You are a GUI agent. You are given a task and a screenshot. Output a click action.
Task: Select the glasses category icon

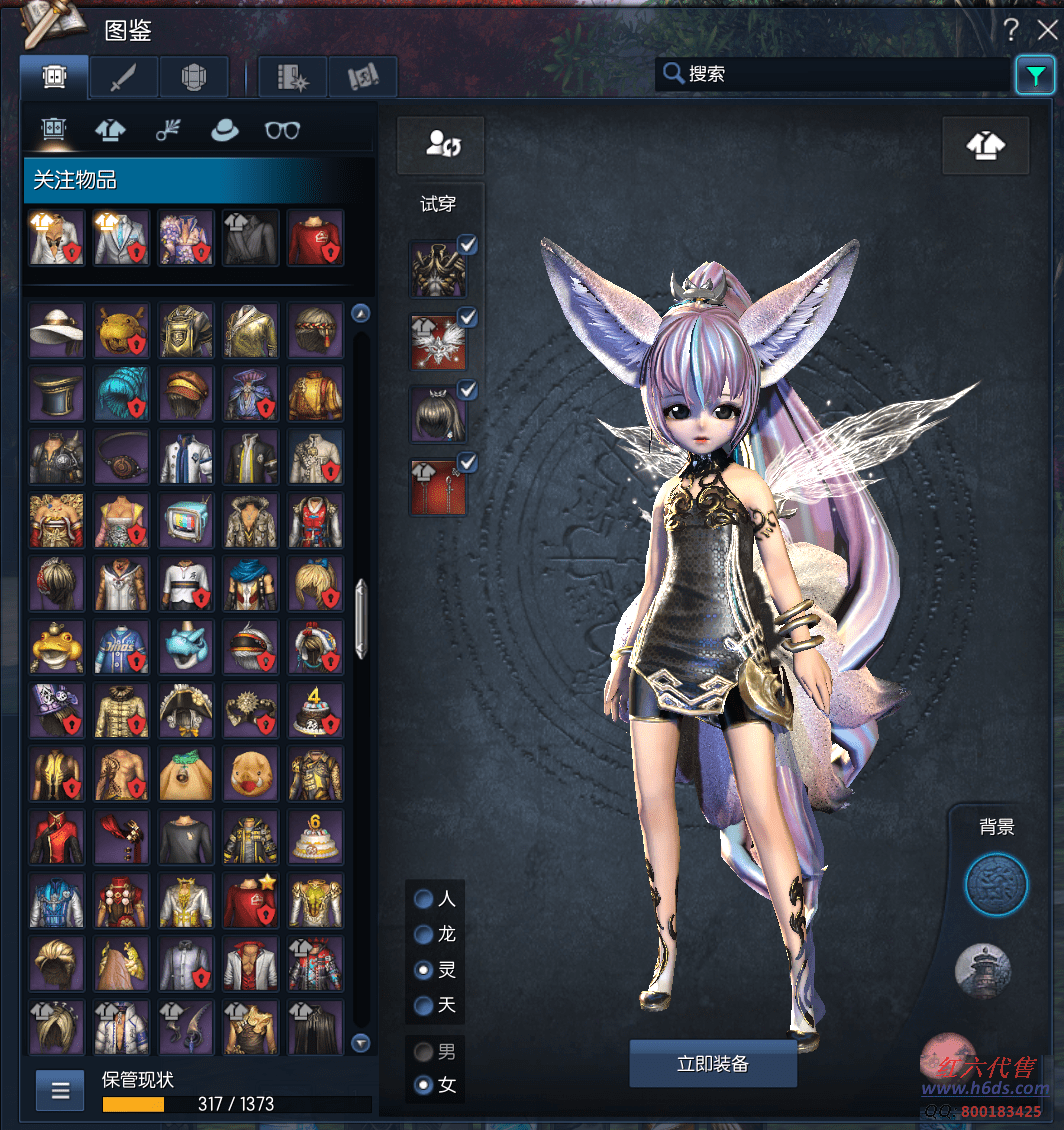282,130
